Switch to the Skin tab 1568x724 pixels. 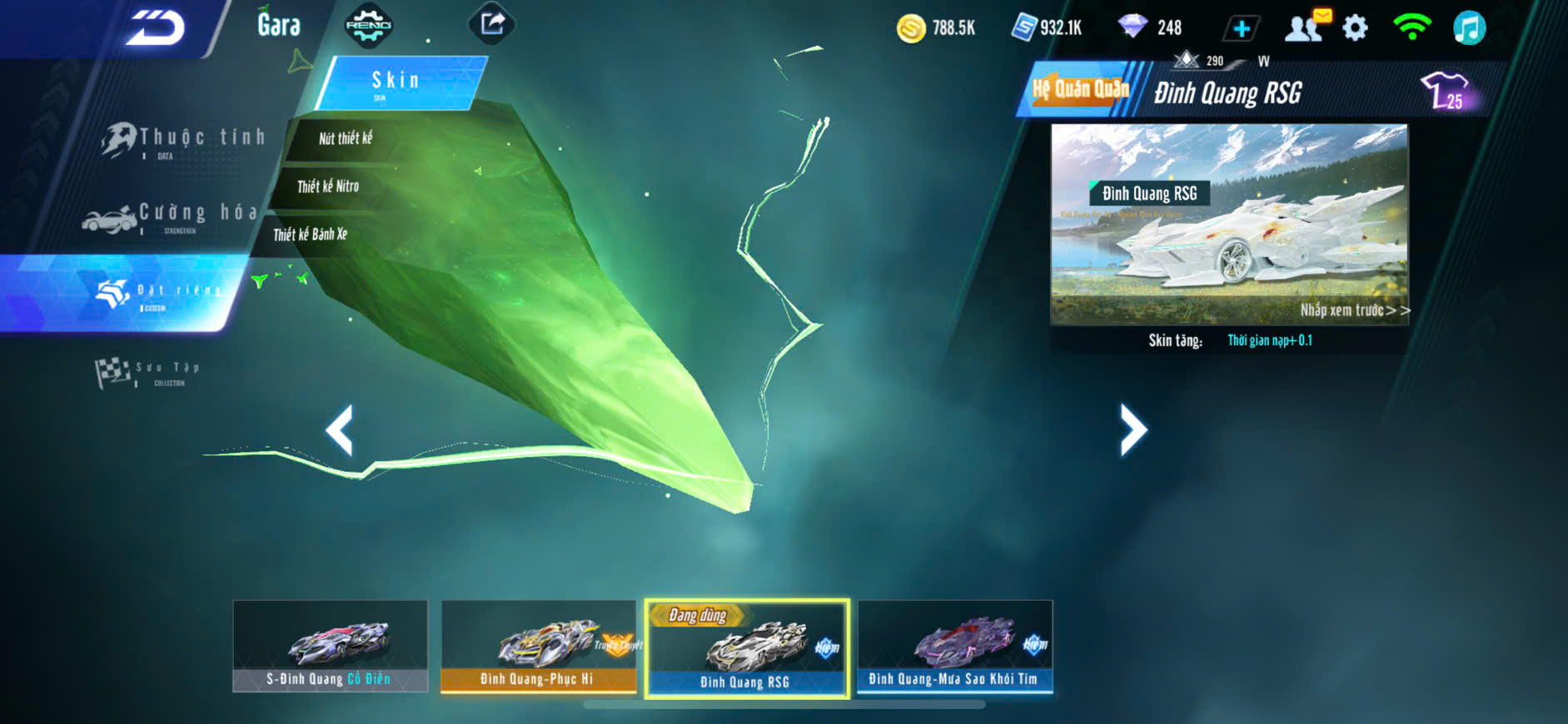click(396, 82)
